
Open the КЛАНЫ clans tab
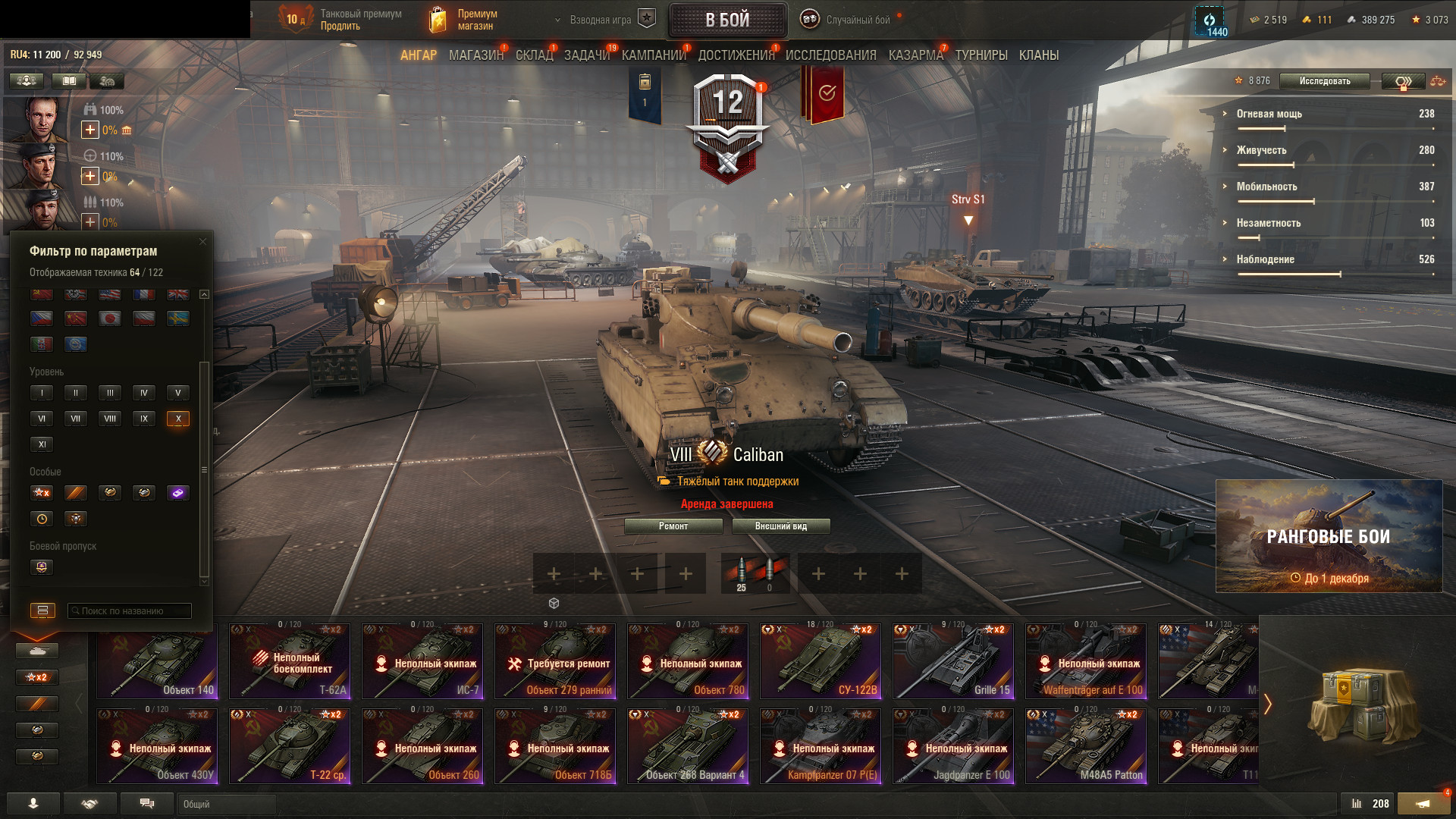pyautogui.click(x=1038, y=55)
